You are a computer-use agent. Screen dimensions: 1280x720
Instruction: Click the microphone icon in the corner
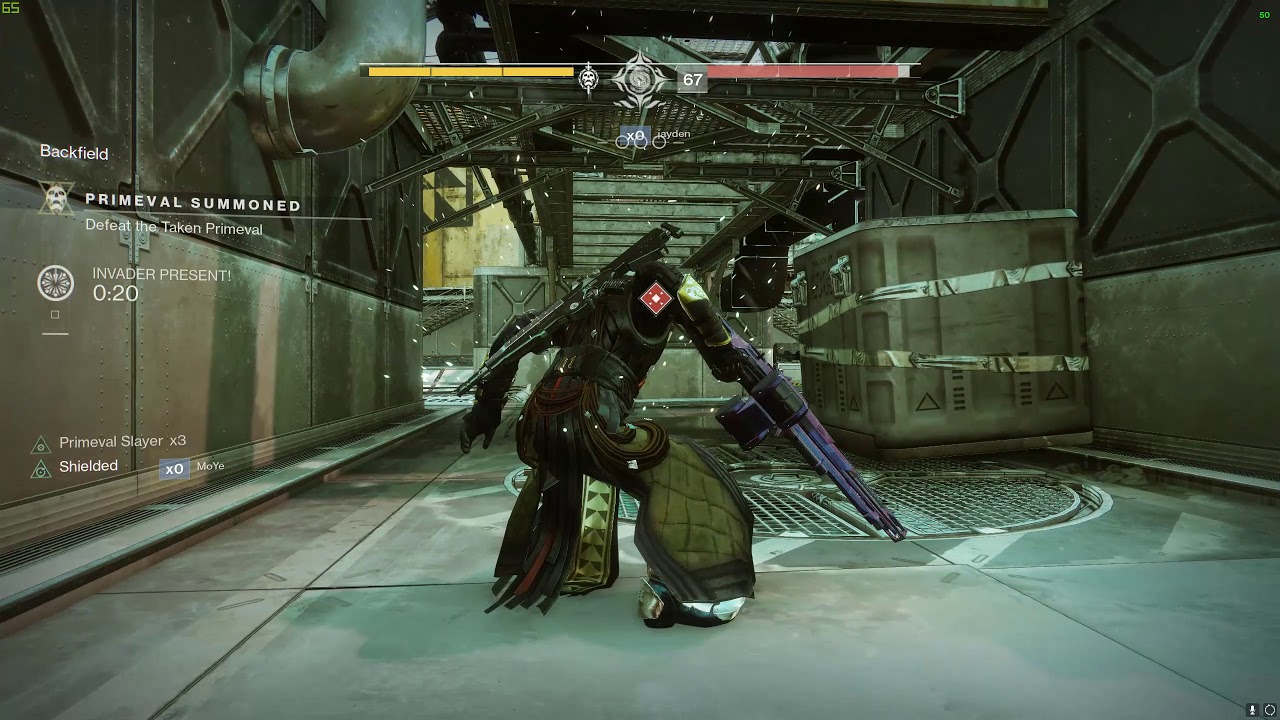coord(1251,710)
